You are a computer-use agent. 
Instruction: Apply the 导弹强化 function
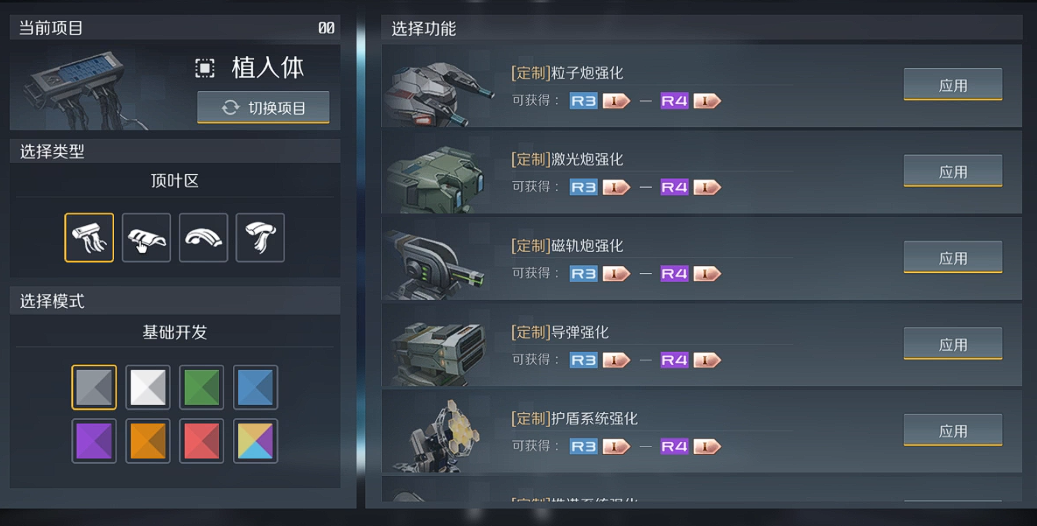click(952, 344)
